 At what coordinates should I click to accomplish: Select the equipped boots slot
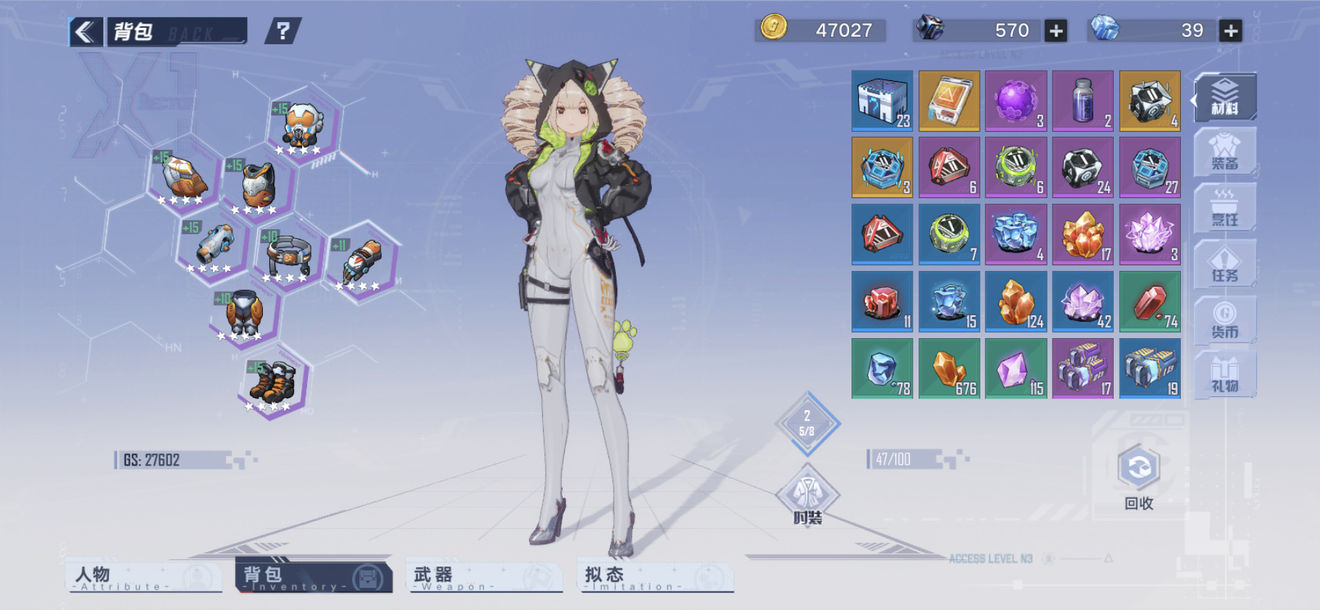[x=272, y=383]
